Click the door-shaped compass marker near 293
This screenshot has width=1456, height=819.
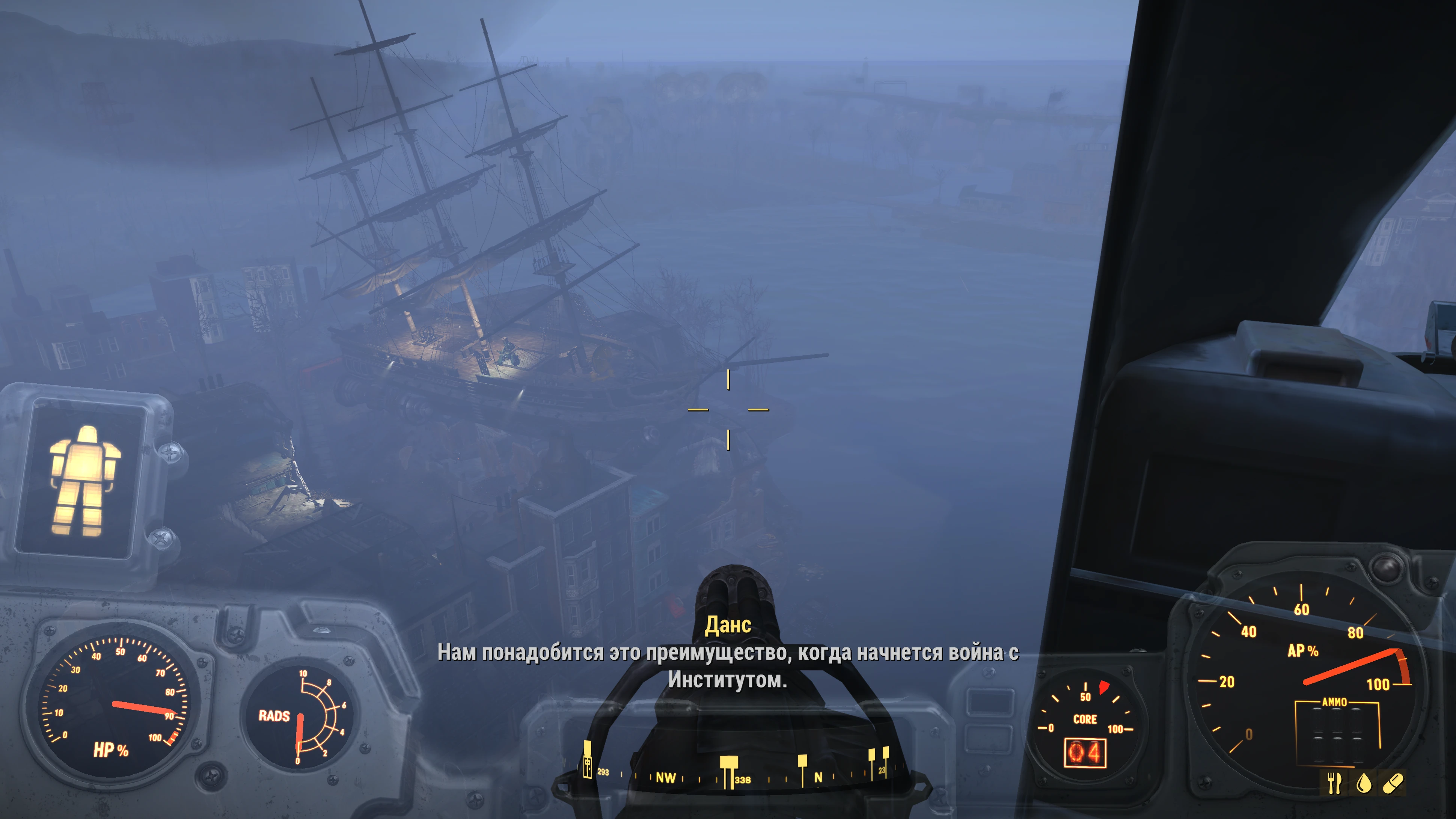[588, 760]
